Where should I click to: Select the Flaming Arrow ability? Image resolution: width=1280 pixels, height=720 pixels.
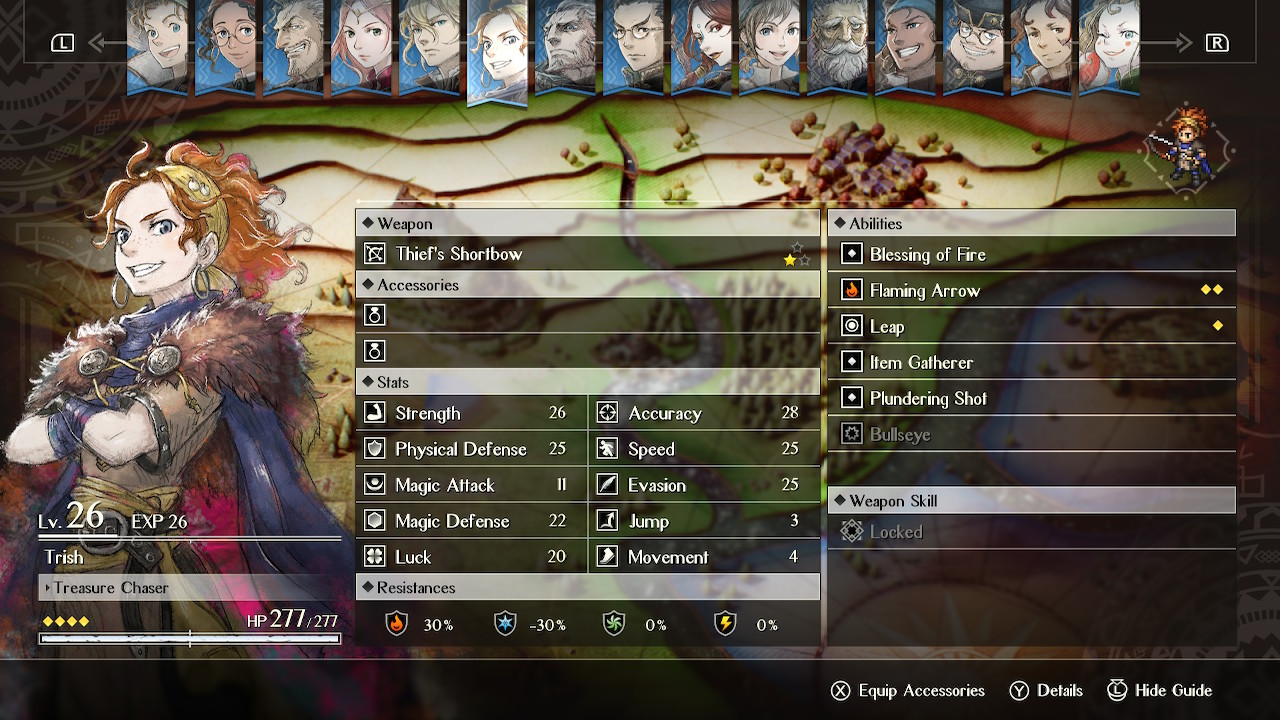(x=1031, y=291)
